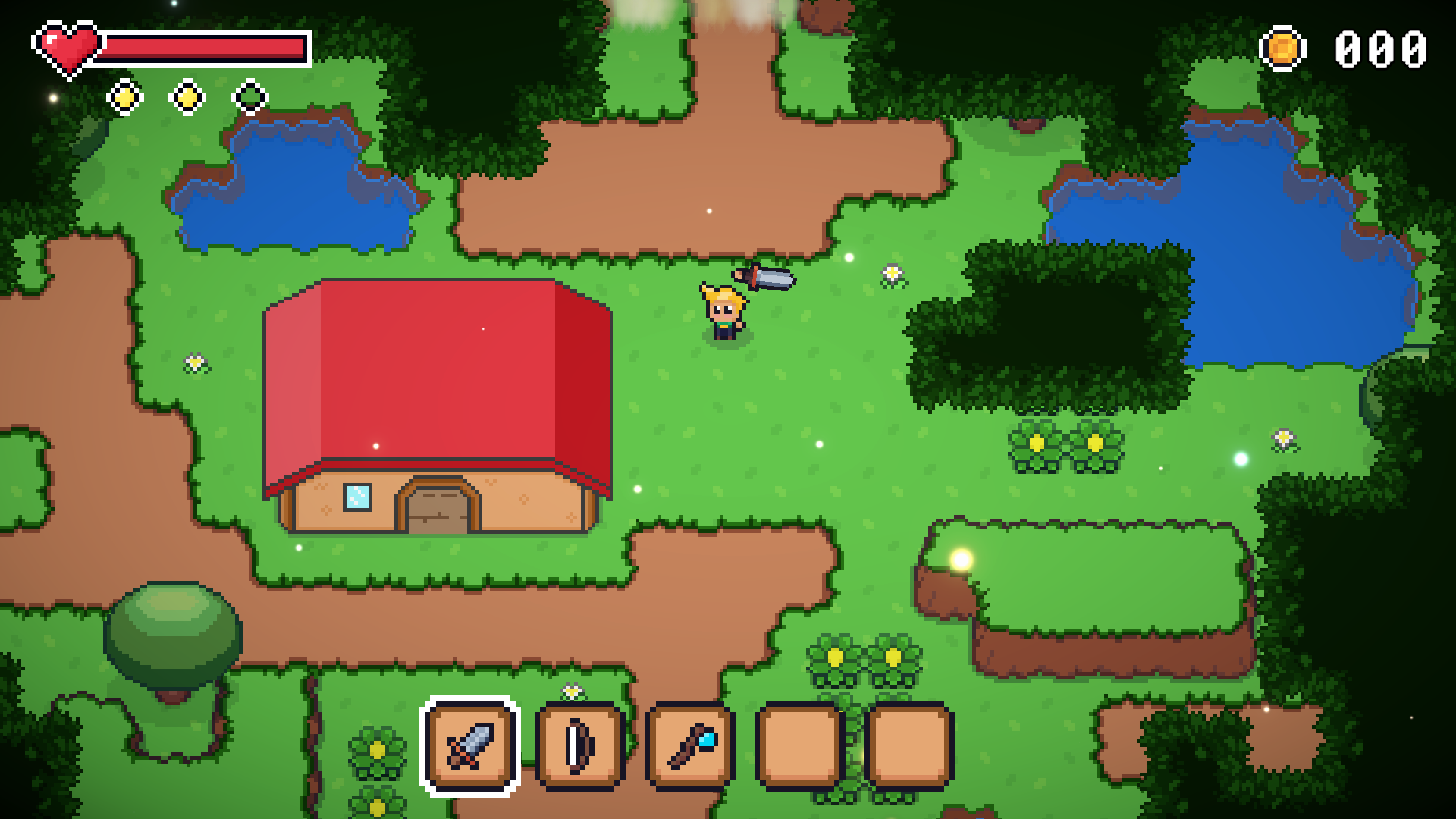Viewport: 1456px width, 819px height.
Task: Click the first filled star token
Action: [x=124, y=96]
